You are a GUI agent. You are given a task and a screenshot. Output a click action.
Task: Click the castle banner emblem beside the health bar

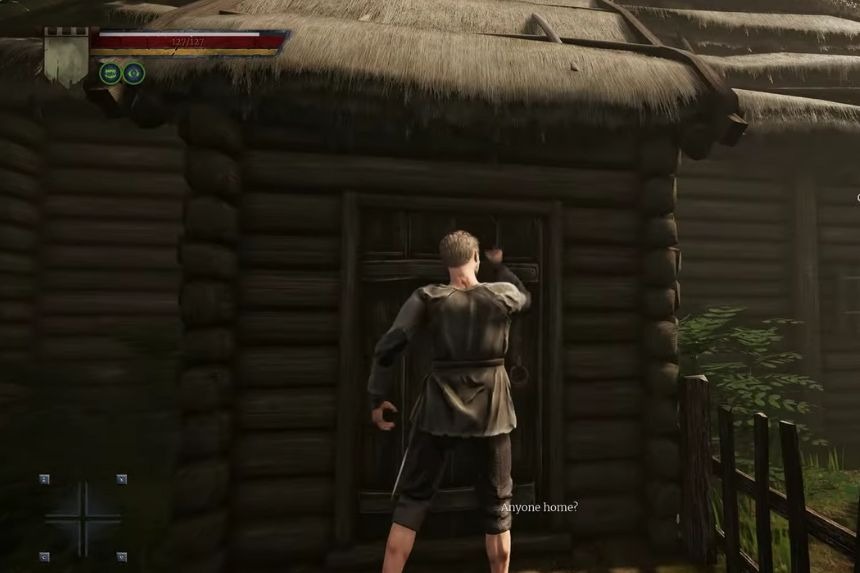pyautogui.click(x=67, y=56)
